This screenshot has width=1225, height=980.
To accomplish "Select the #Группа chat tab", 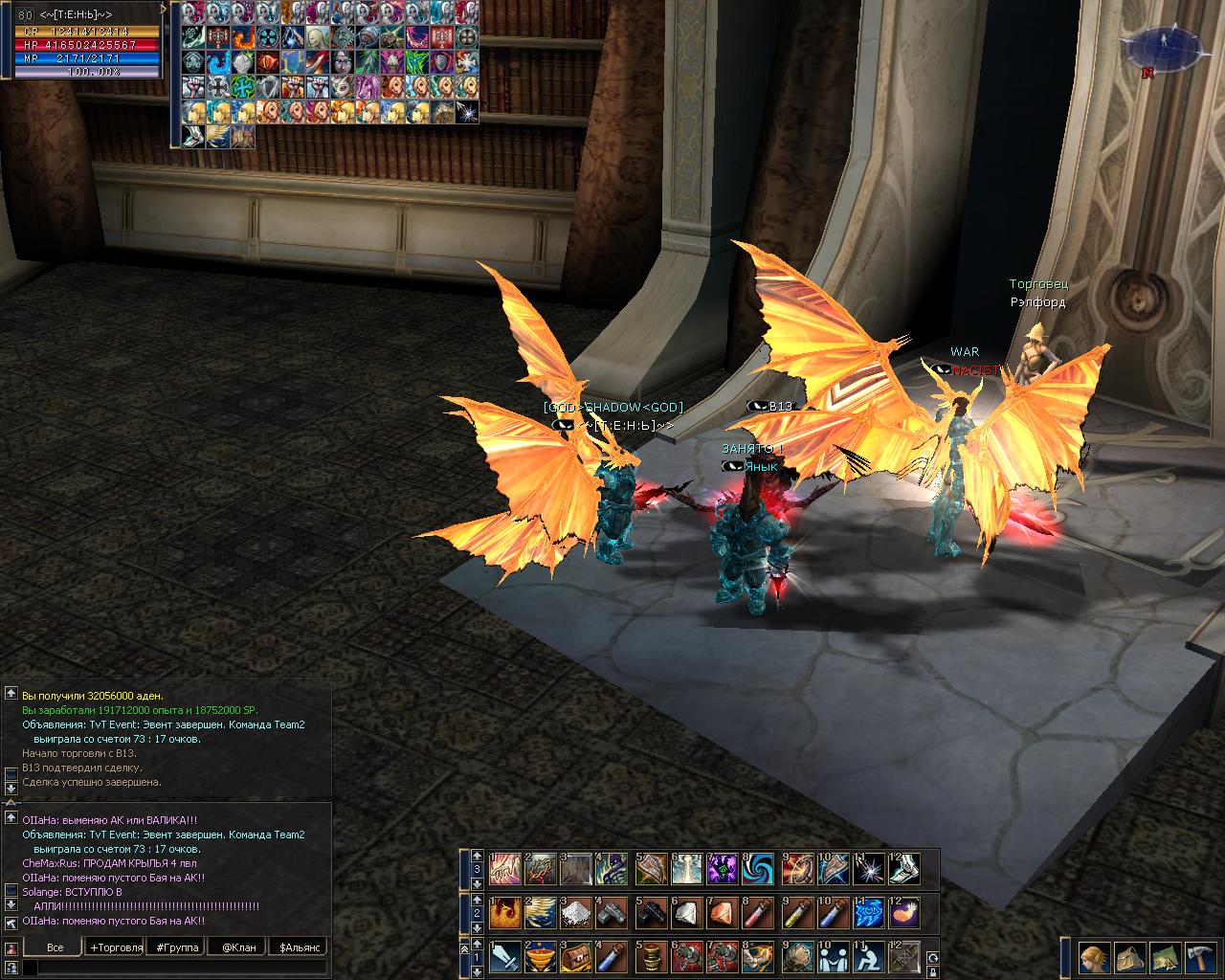I will [177, 947].
